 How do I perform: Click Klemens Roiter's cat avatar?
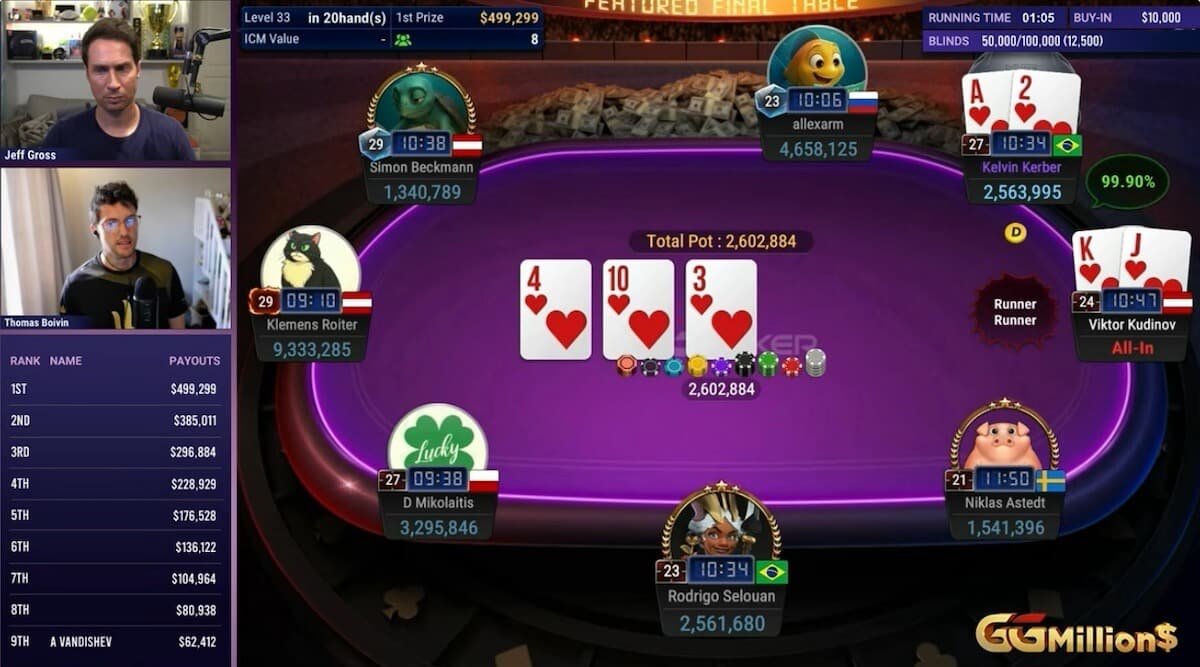[310, 261]
